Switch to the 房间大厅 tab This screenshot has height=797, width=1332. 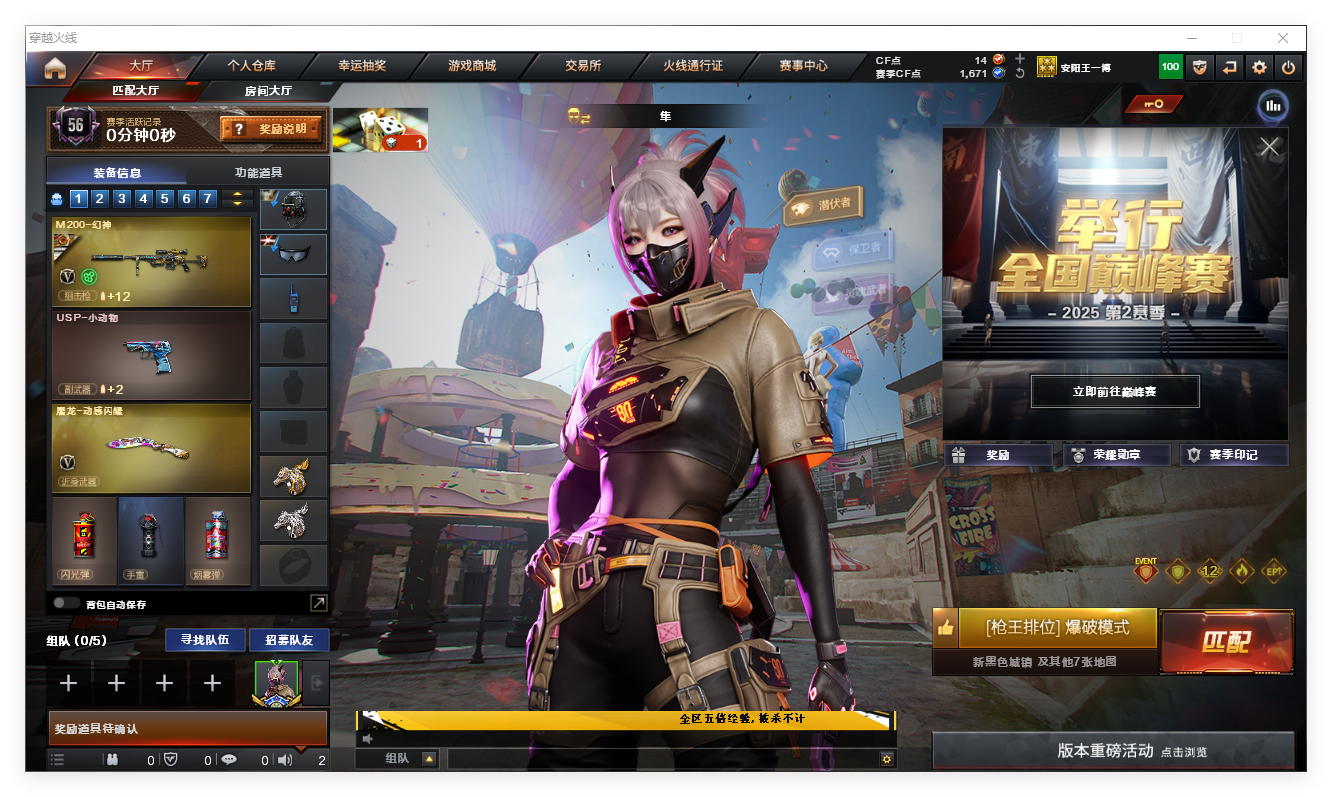coord(268,91)
